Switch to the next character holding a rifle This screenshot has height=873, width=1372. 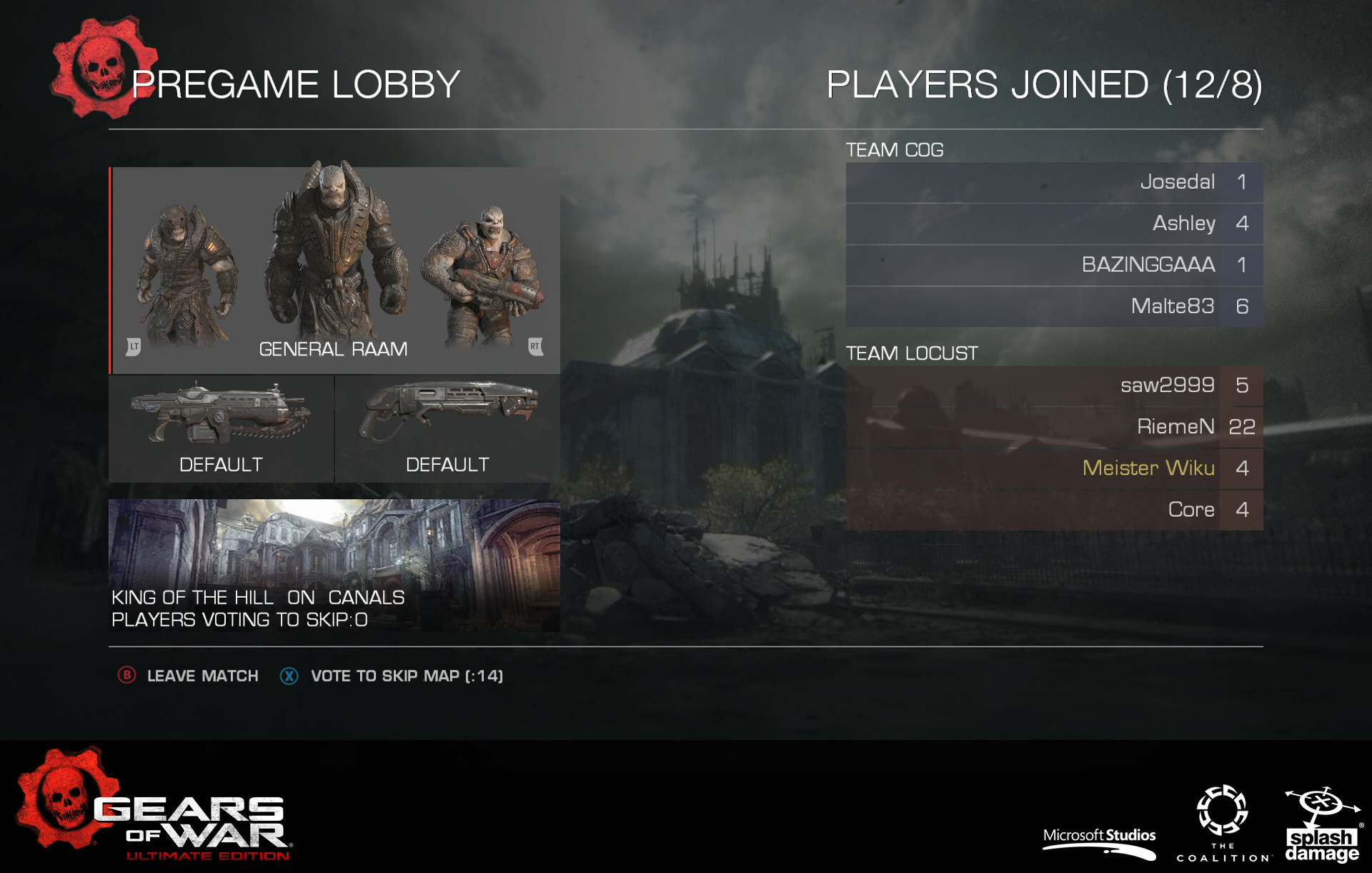pyautogui.click(x=535, y=347)
